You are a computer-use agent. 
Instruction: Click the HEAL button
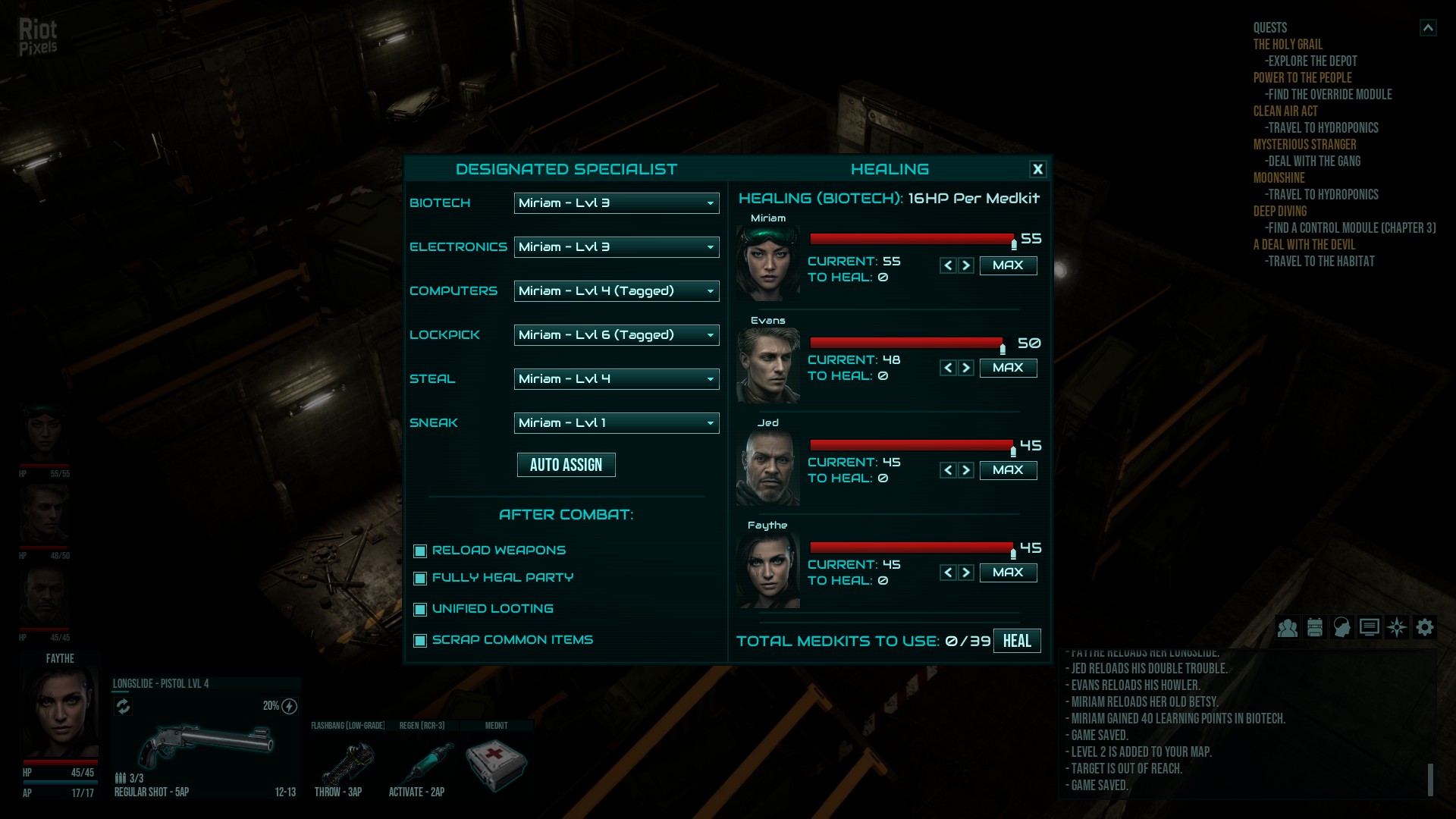pos(1017,641)
